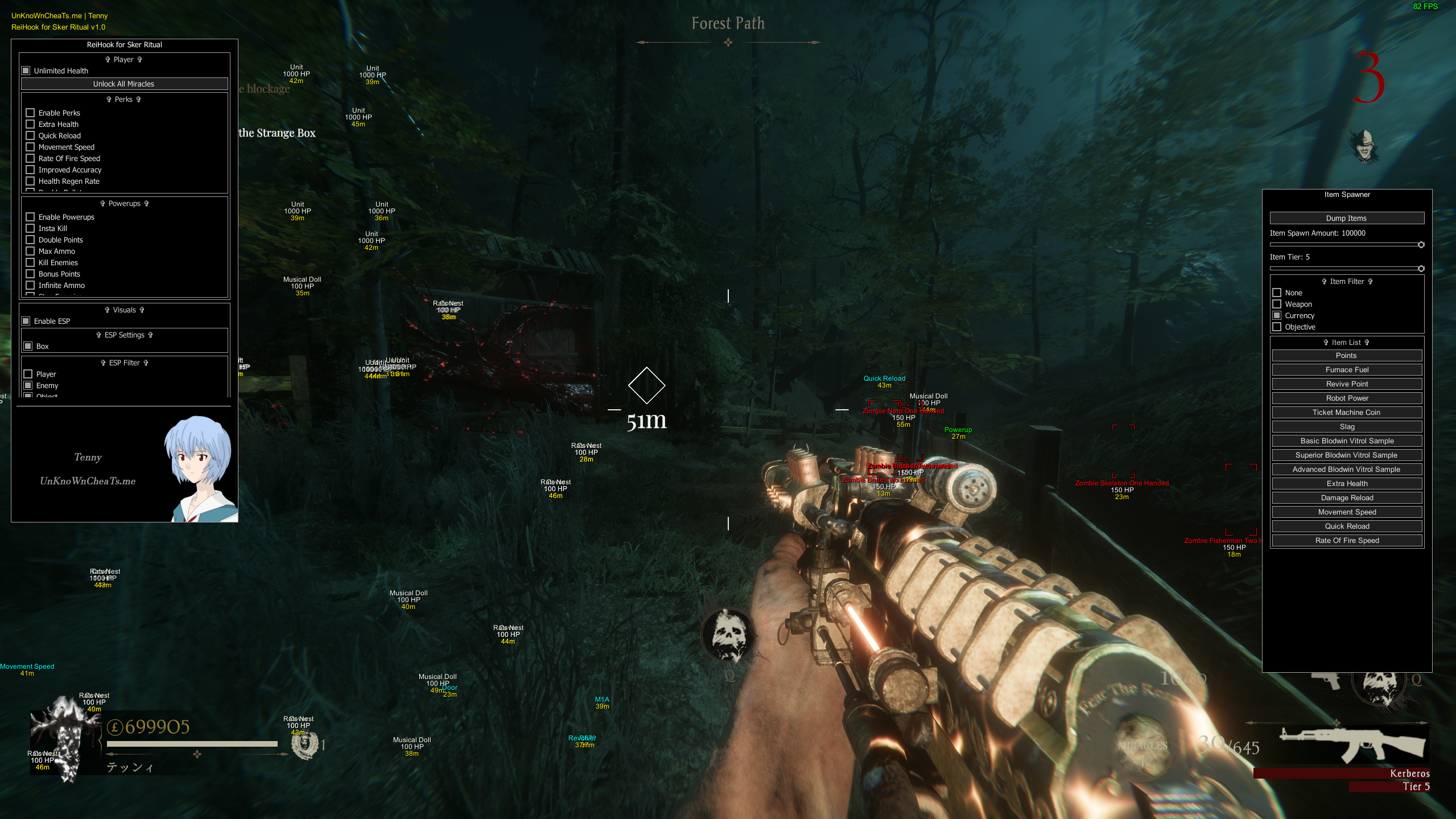1456x819 pixels.
Task: Spawn a Ticket Machine Coin
Action: coord(1346,412)
